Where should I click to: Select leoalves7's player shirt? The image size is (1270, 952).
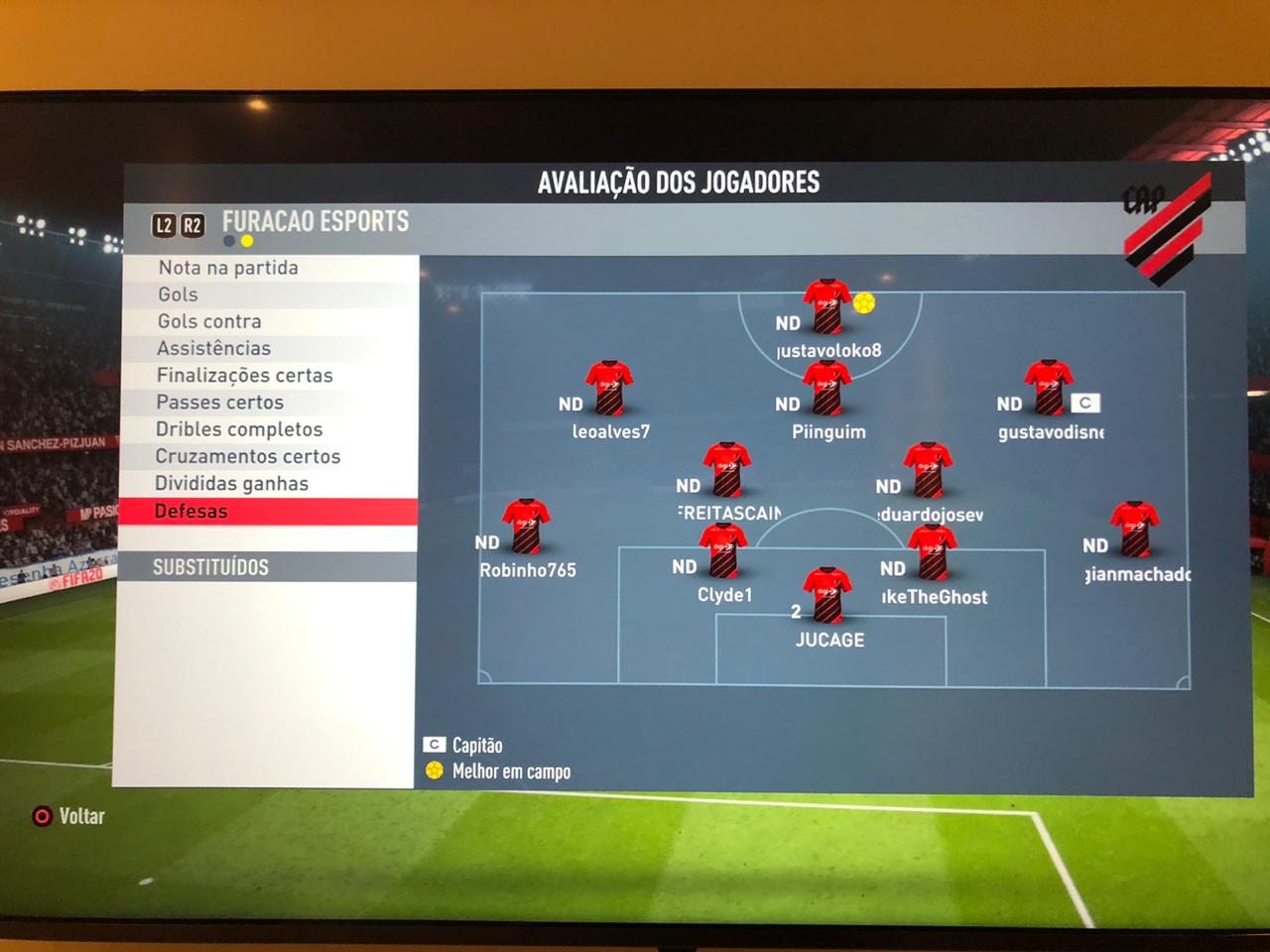[609, 388]
